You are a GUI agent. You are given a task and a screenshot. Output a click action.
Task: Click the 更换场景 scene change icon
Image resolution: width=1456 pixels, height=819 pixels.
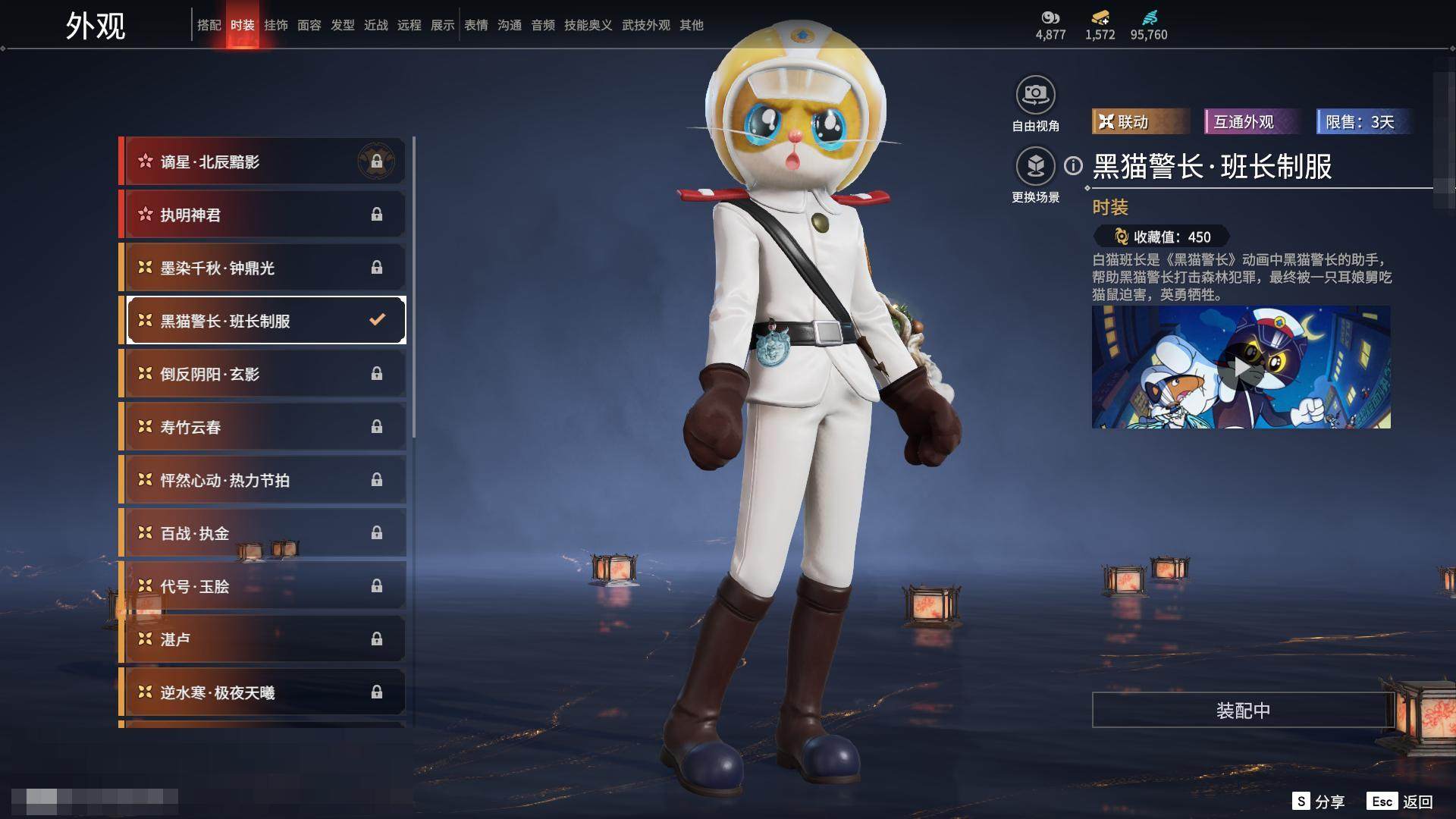(1035, 167)
